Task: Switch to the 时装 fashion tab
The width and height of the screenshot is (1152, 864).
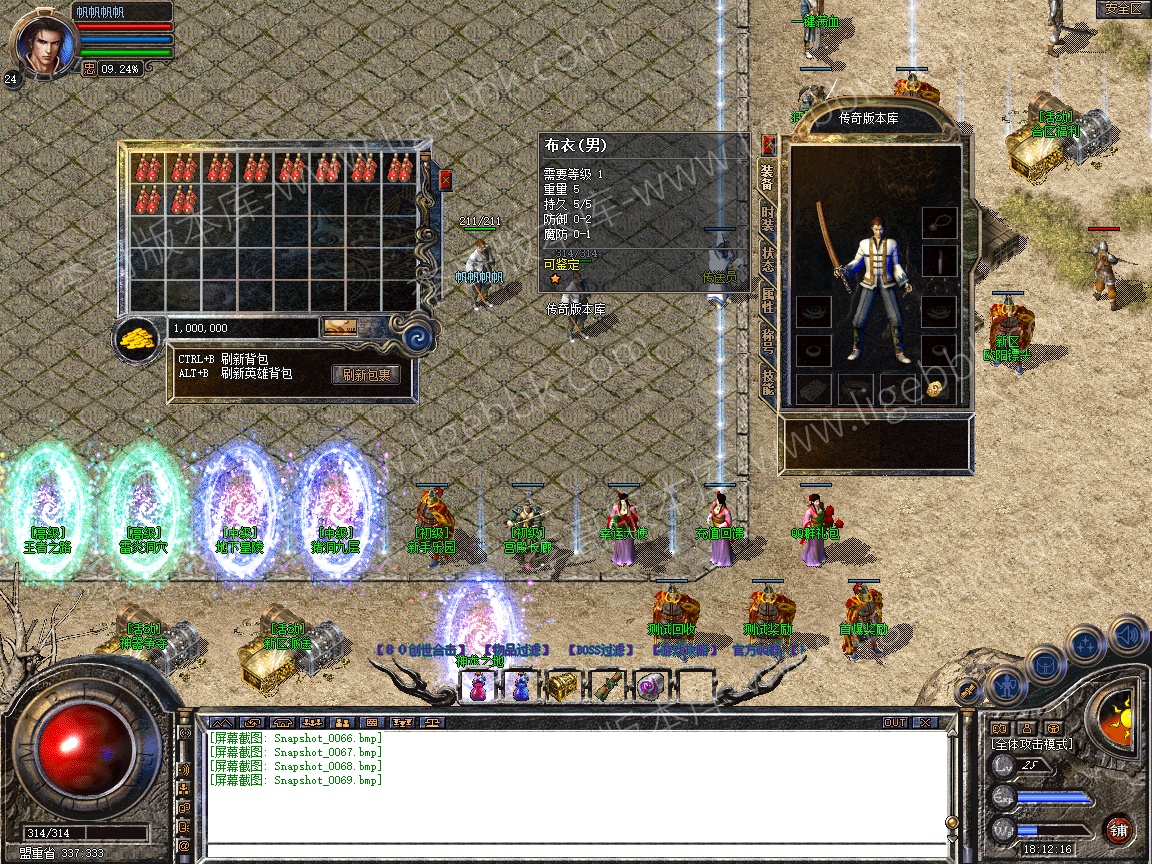Action: [x=767, y=217]
